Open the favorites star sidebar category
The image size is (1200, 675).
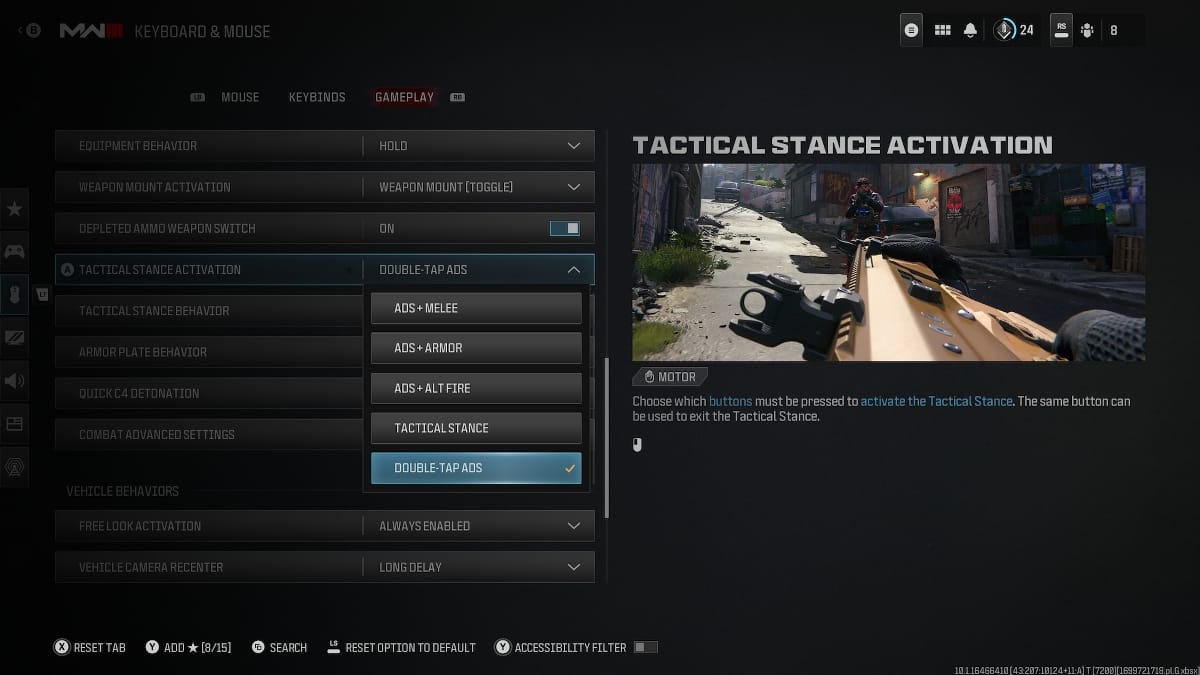pos(15,209)
